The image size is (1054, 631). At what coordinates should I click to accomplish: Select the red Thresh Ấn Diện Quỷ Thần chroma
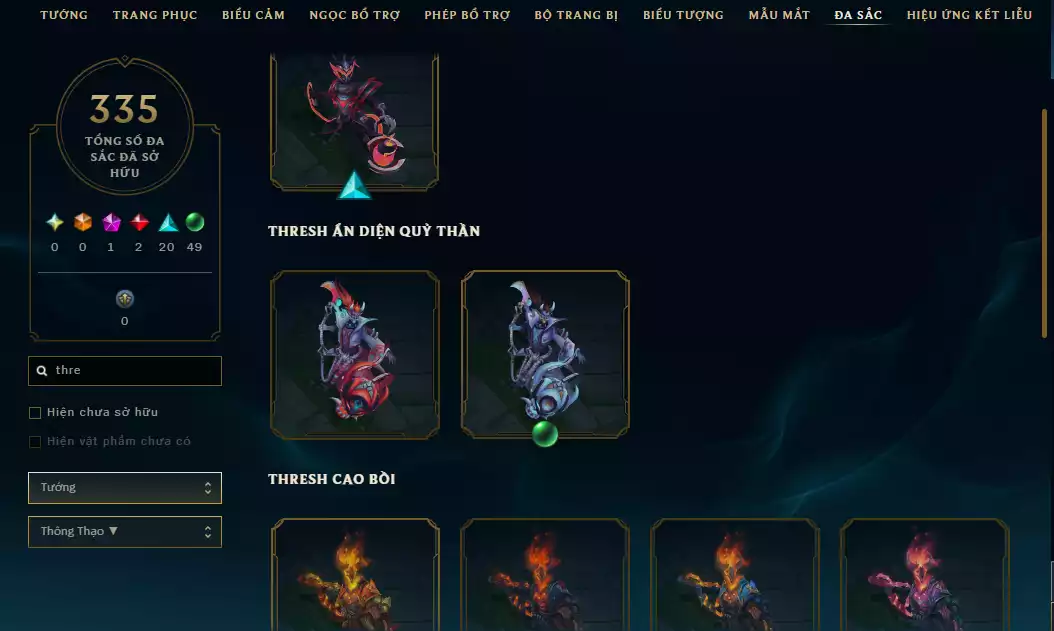[355, 354]
